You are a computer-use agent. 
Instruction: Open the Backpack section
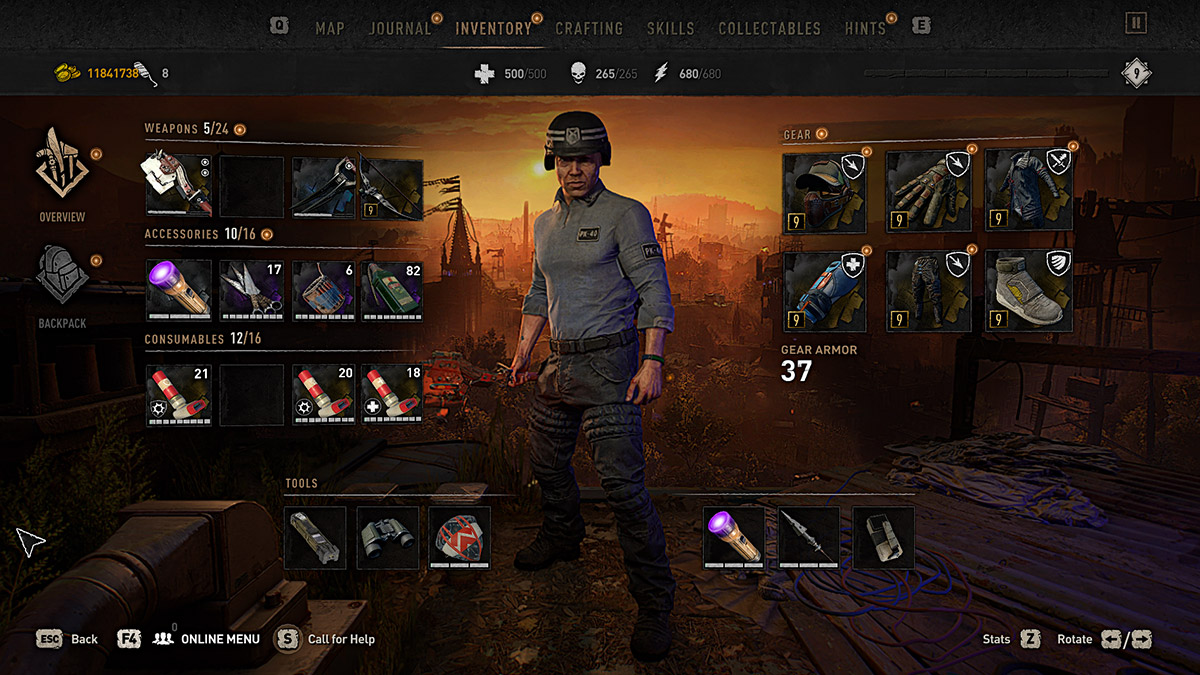tap(62, 287)
